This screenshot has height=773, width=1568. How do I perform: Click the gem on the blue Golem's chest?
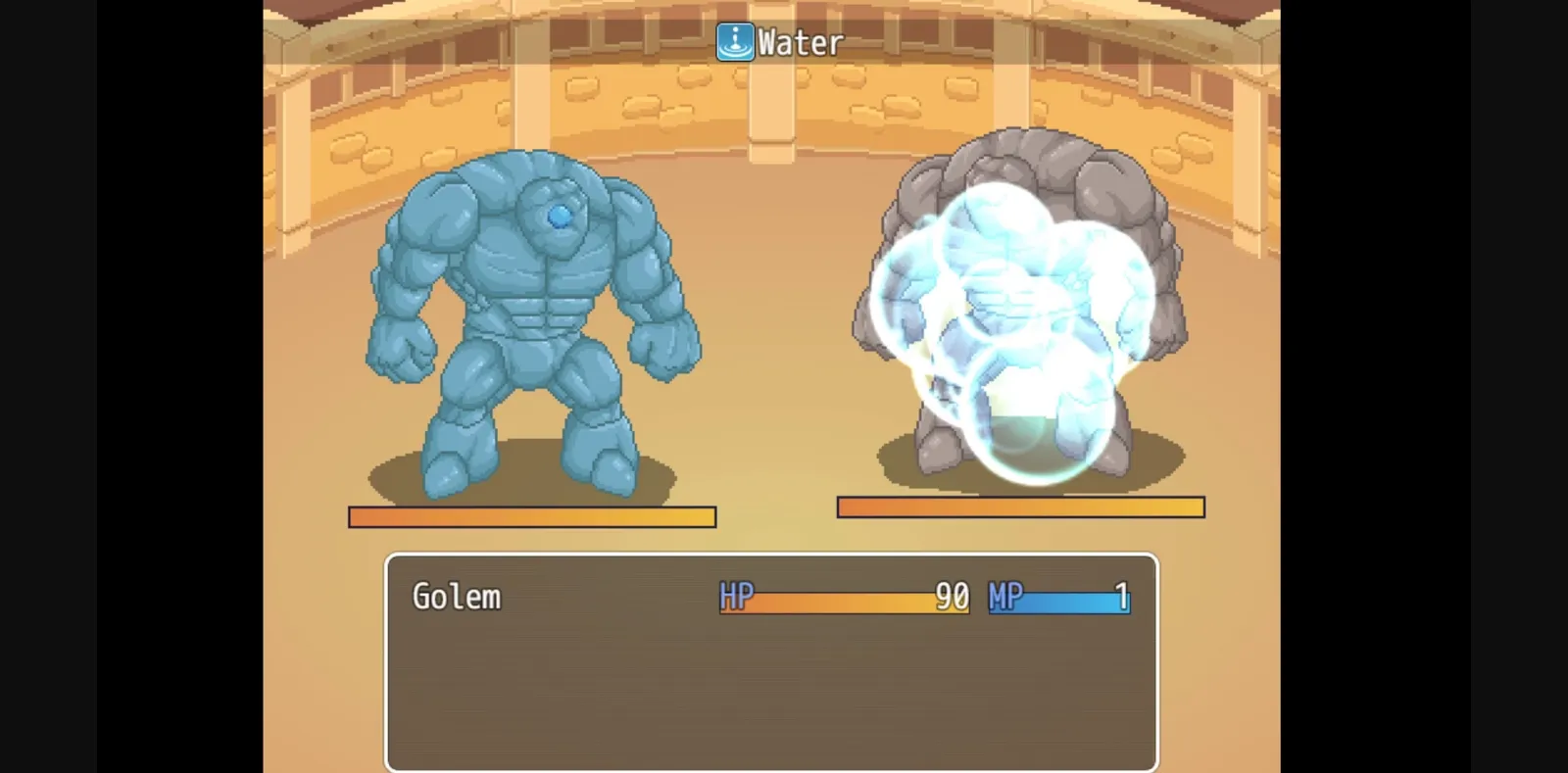click(x=557, y=214)
